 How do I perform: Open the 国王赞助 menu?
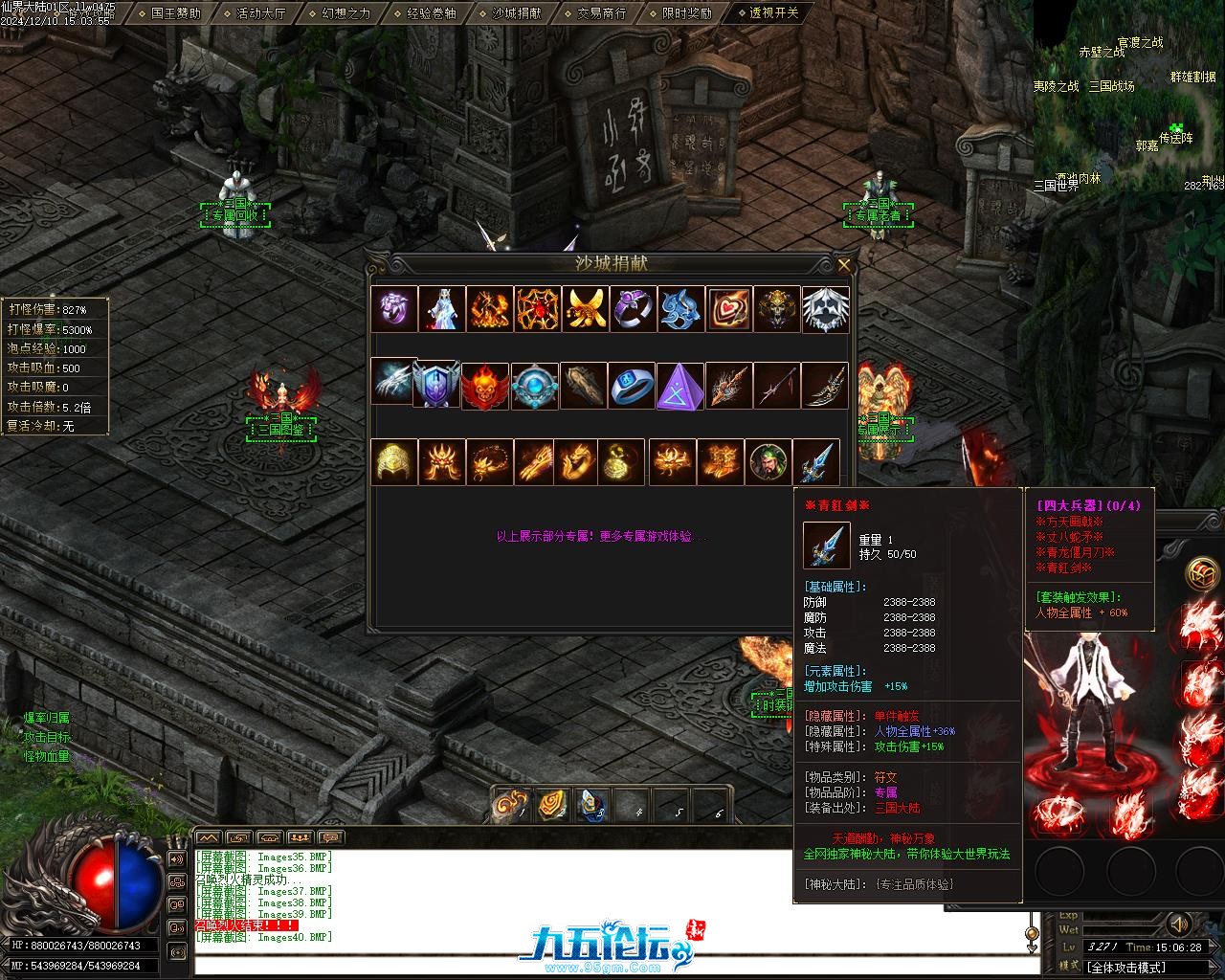(x=176, y=13)
